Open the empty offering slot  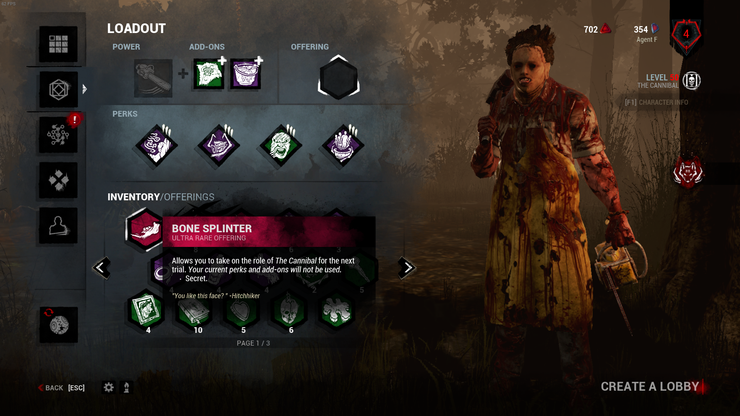click(x=339, y=78)
